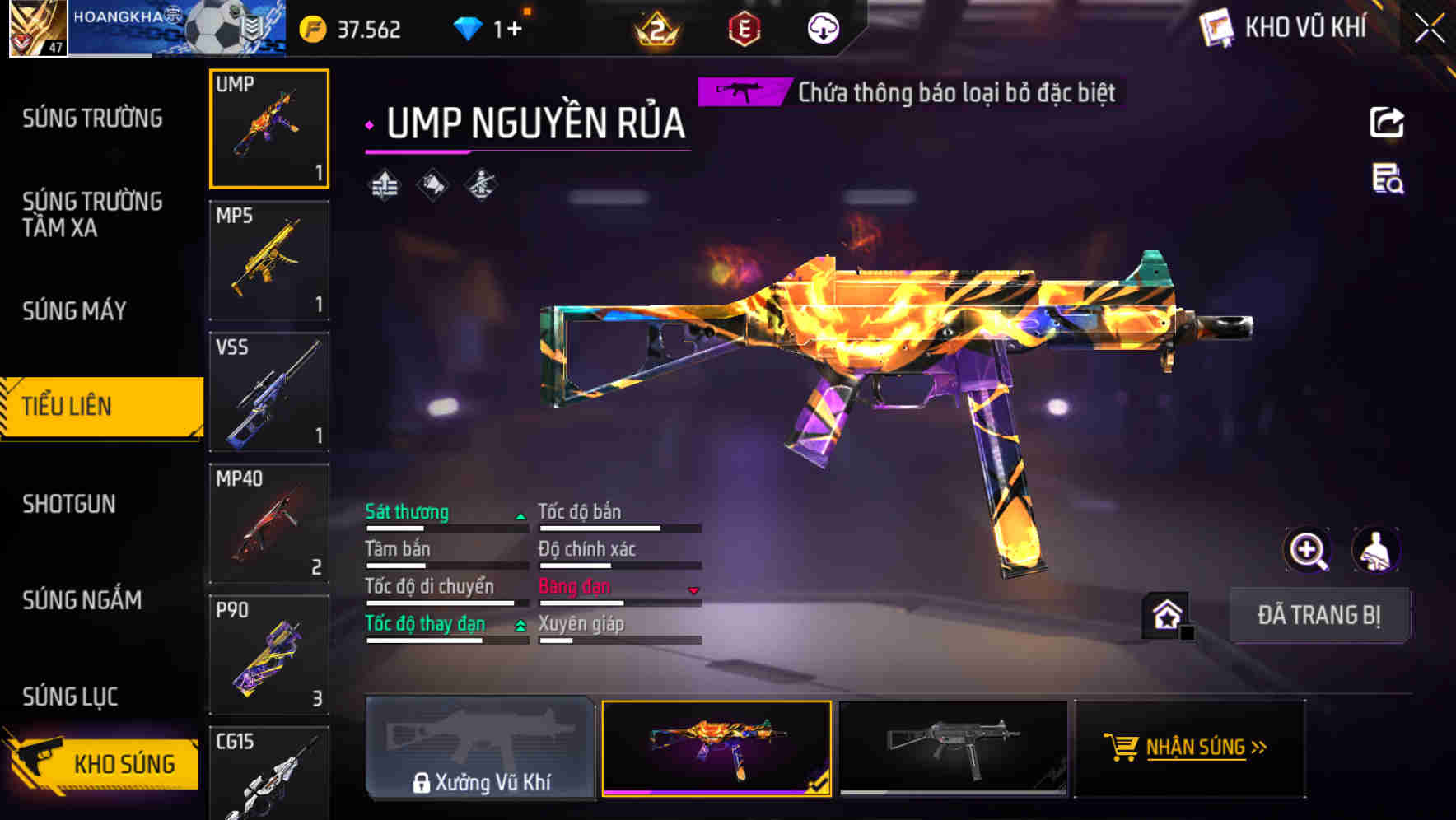Zoom in with the magnifier plus icon
Viewport: 1456px width, 820px height.
click(x=1307, y=550)
